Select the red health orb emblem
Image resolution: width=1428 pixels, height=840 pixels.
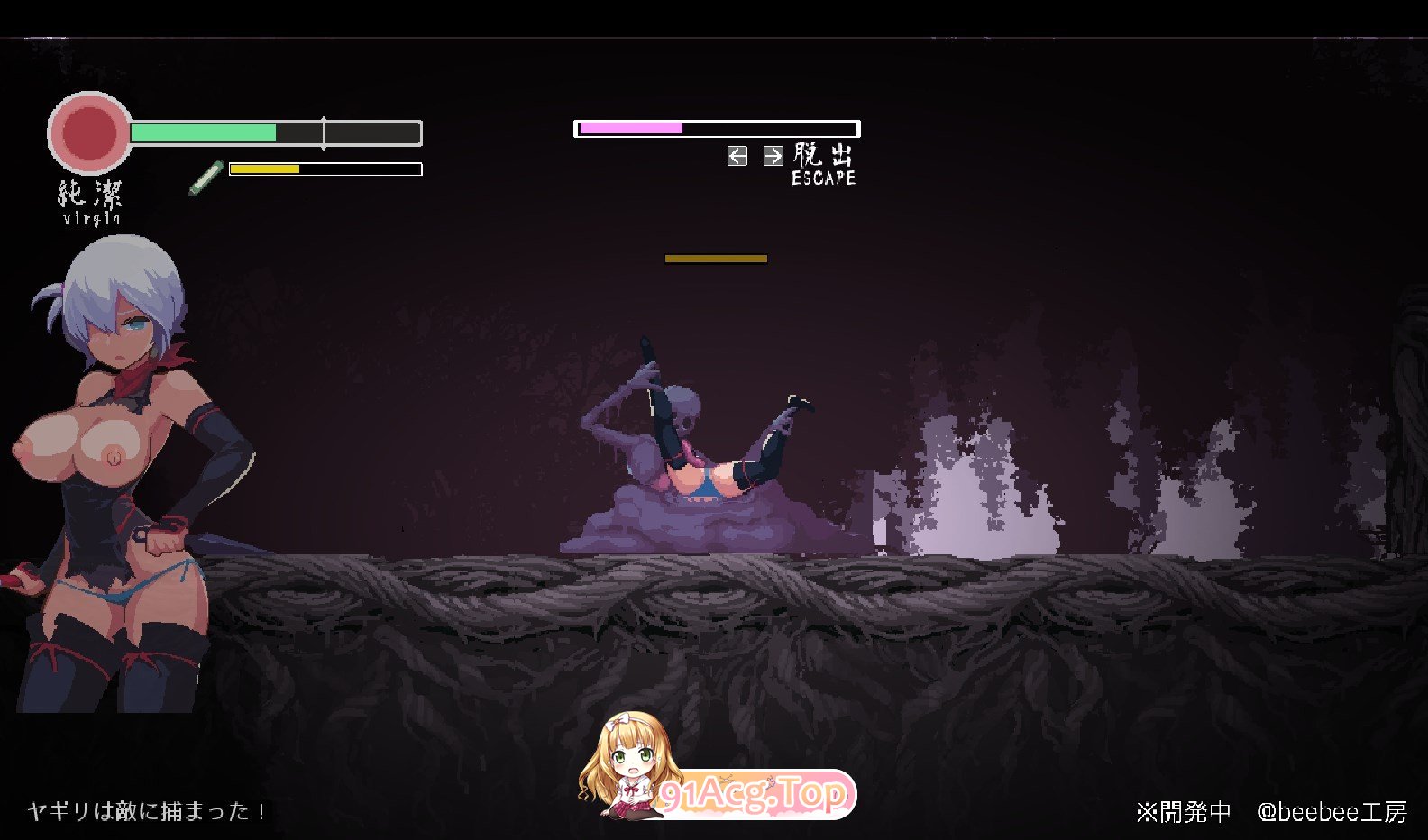click(x=90, y=133)
